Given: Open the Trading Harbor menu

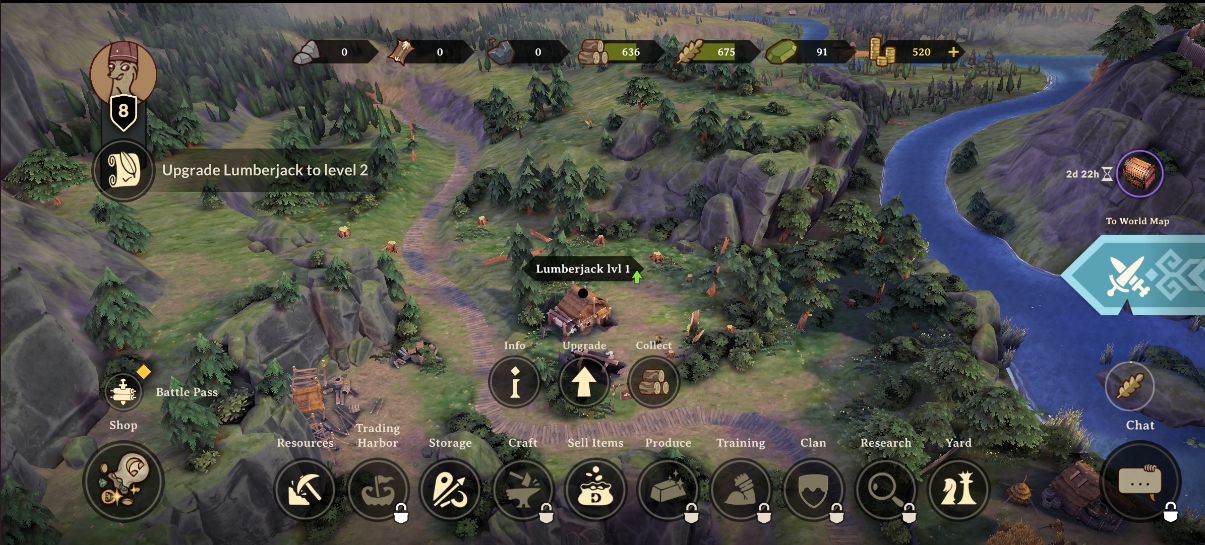Looking at the screenshot, I should pos(378,489).
